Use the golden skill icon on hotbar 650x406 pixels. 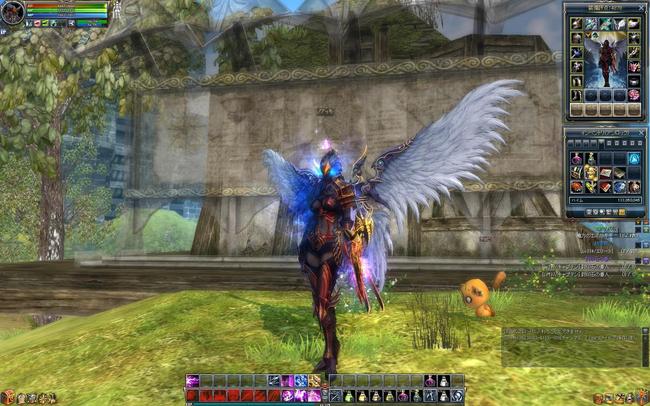click(314, 381)
